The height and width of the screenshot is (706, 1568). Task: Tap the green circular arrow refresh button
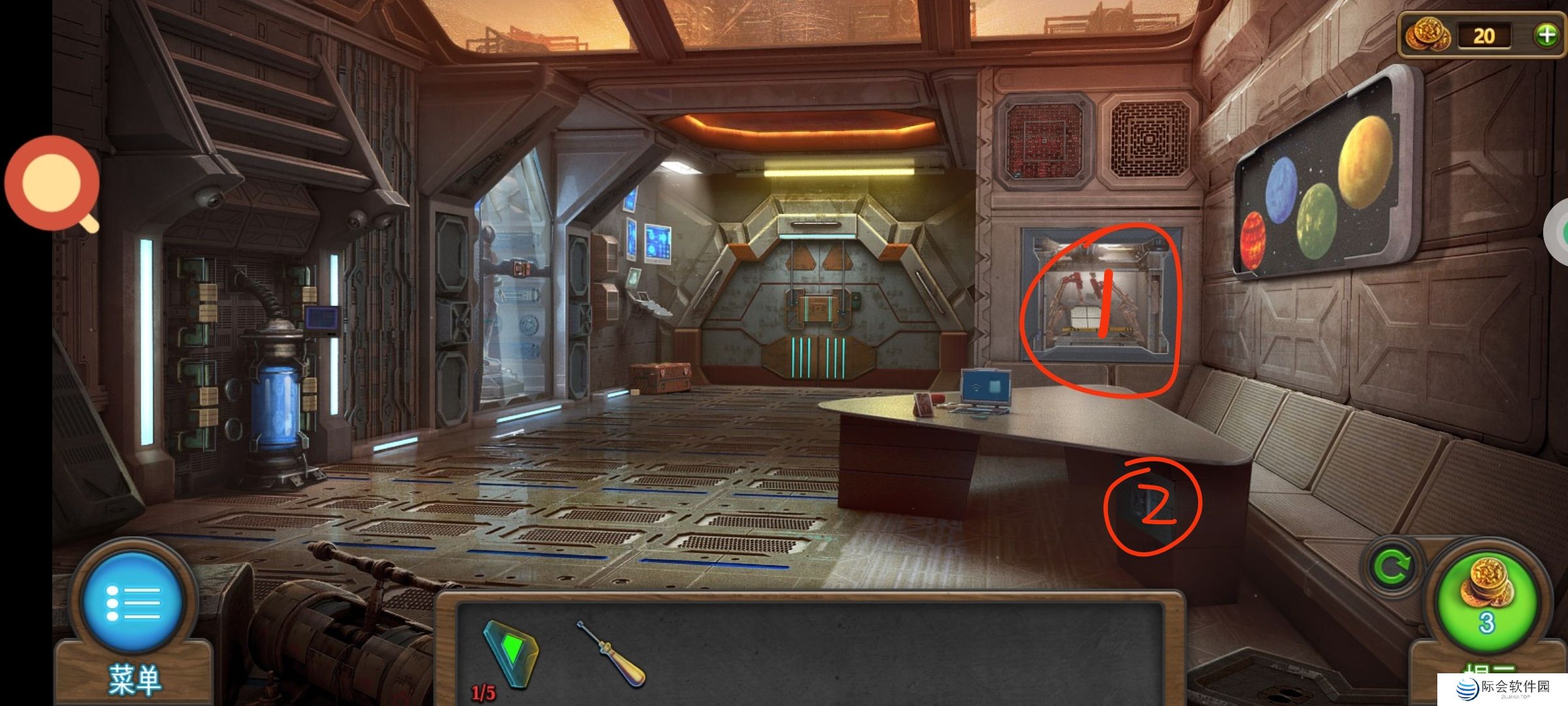coord(1392,567)
